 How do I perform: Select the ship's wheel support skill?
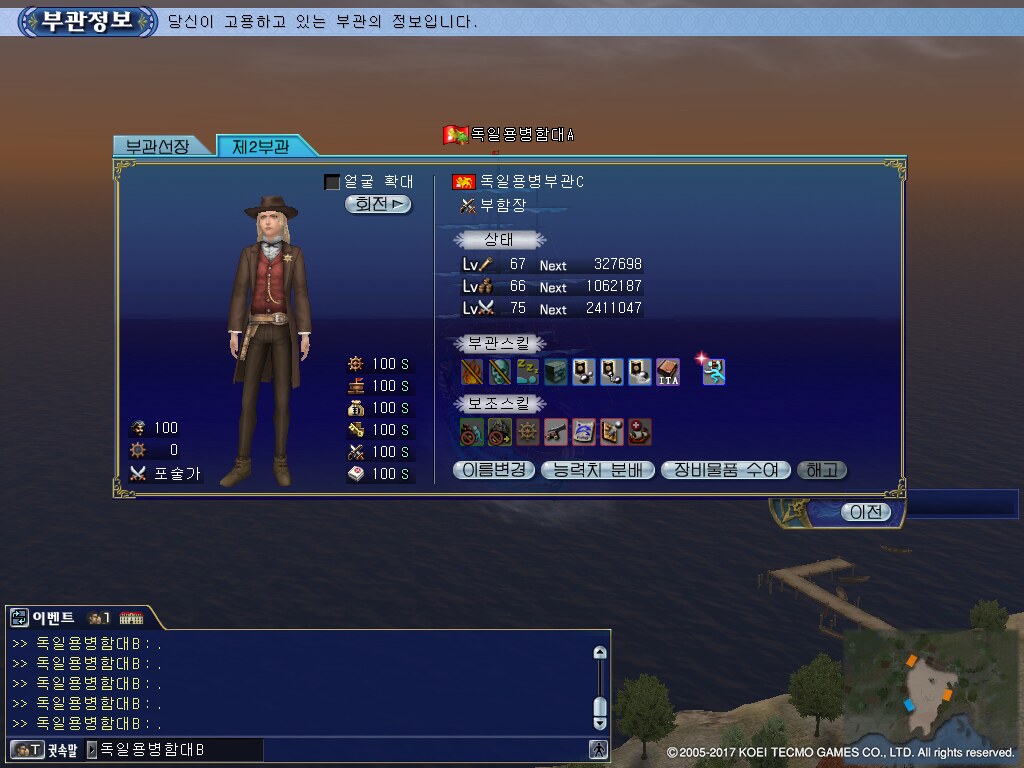528,432
